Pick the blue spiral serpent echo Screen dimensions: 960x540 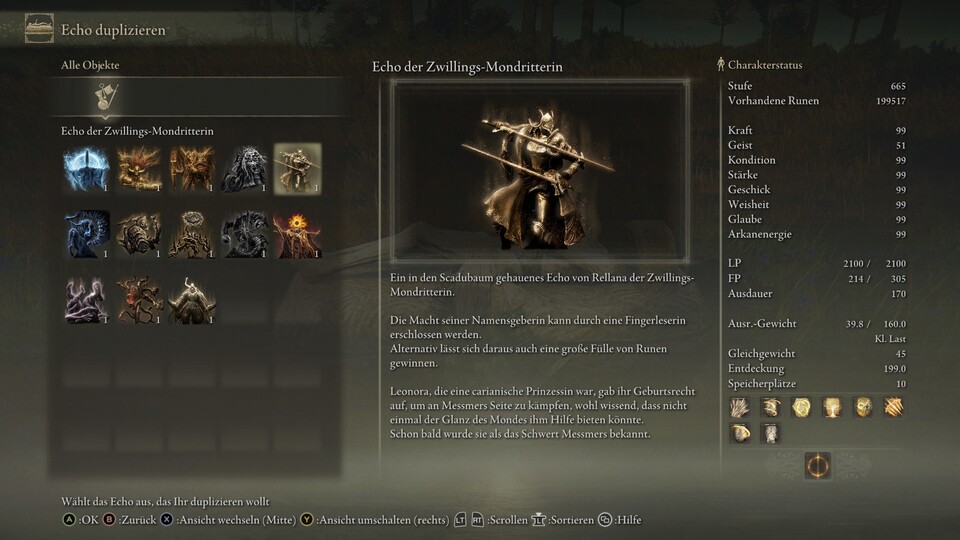point(85,233)
